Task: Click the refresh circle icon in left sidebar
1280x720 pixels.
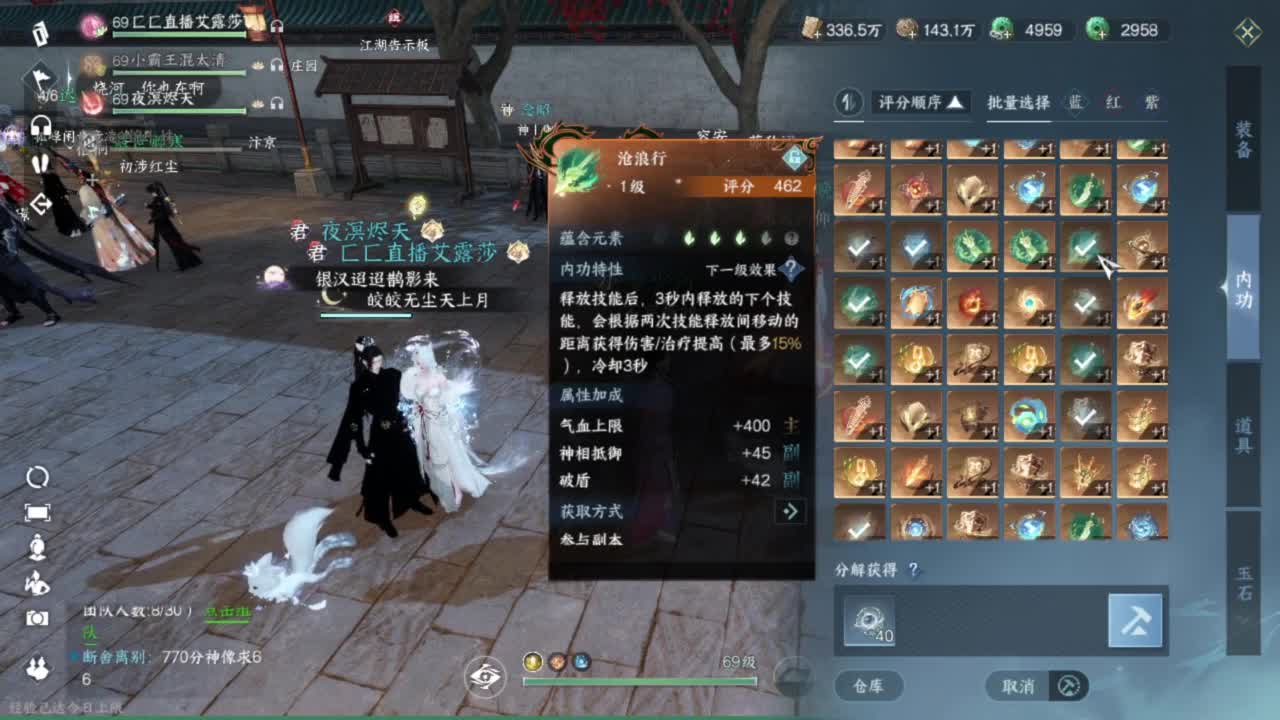Action: pos(35,476)
